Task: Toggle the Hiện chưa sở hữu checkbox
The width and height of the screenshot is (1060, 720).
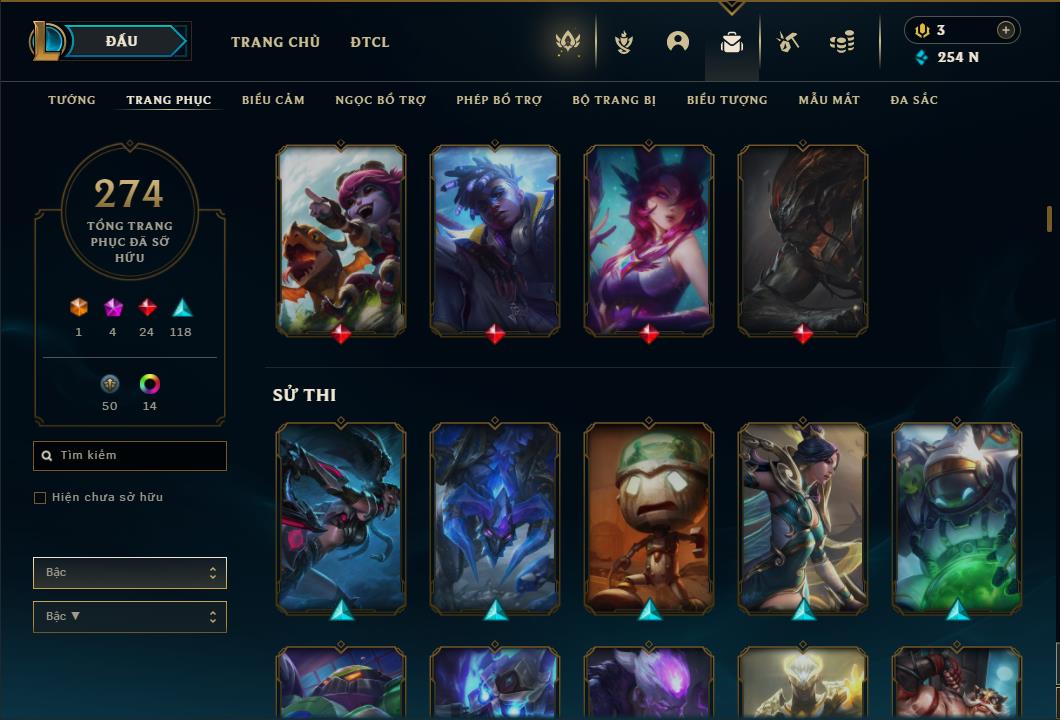Action: point(40,498)
